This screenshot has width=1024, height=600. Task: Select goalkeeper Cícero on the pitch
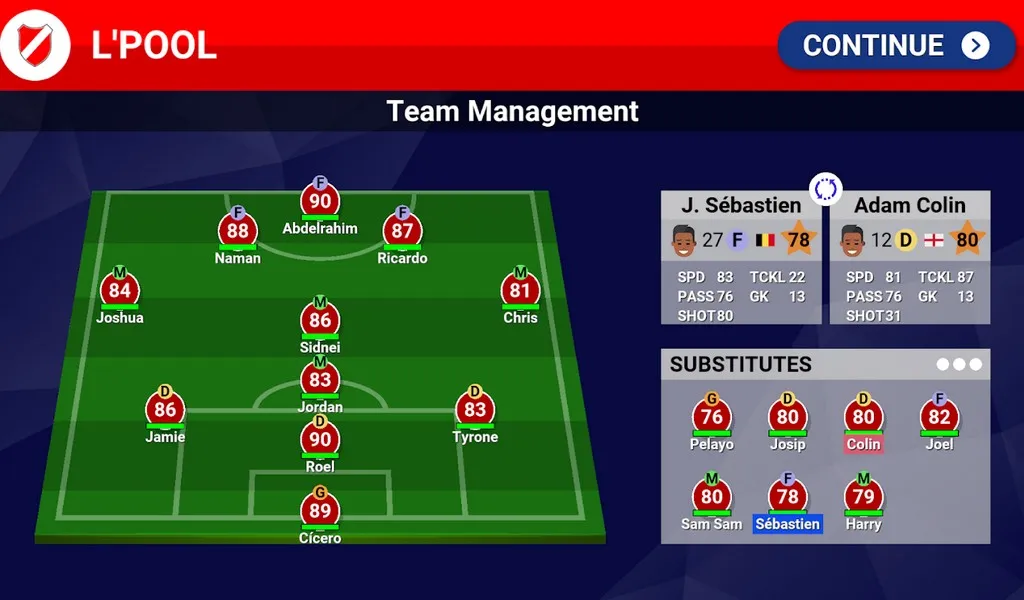pyautogui.click(x=320, y=511)
